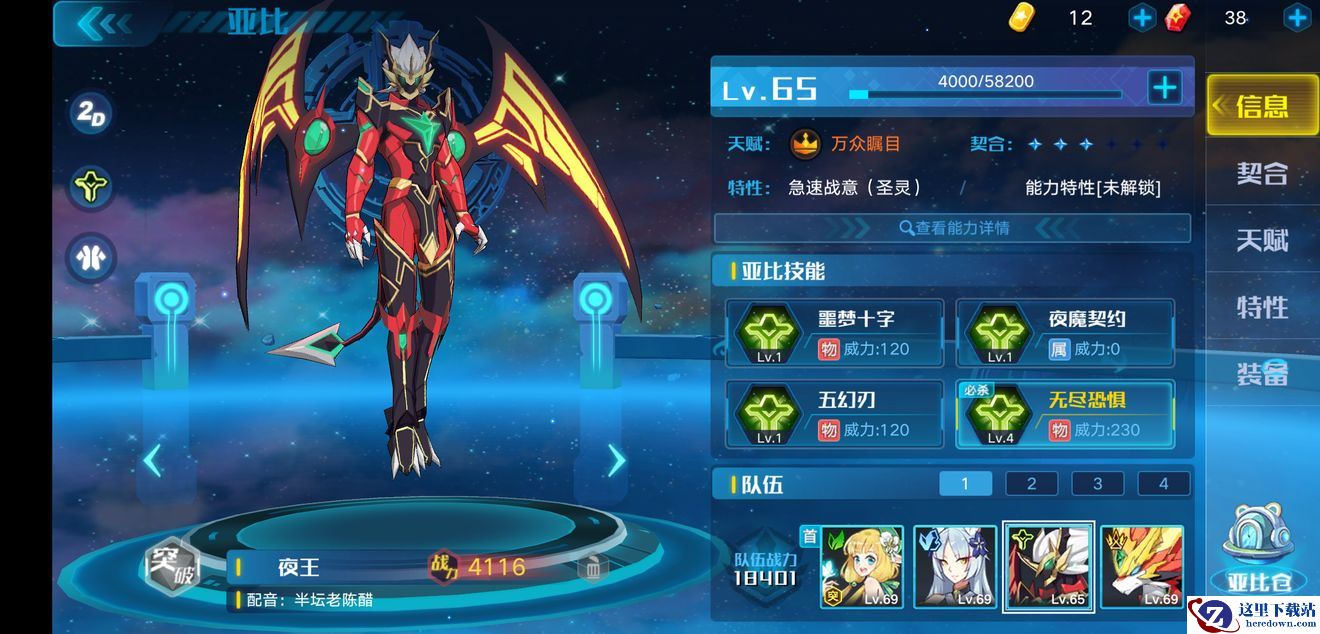Select the 夜魔契约 skill
The width and height of the screenshot is (1320, 634).
(1064, 333)
